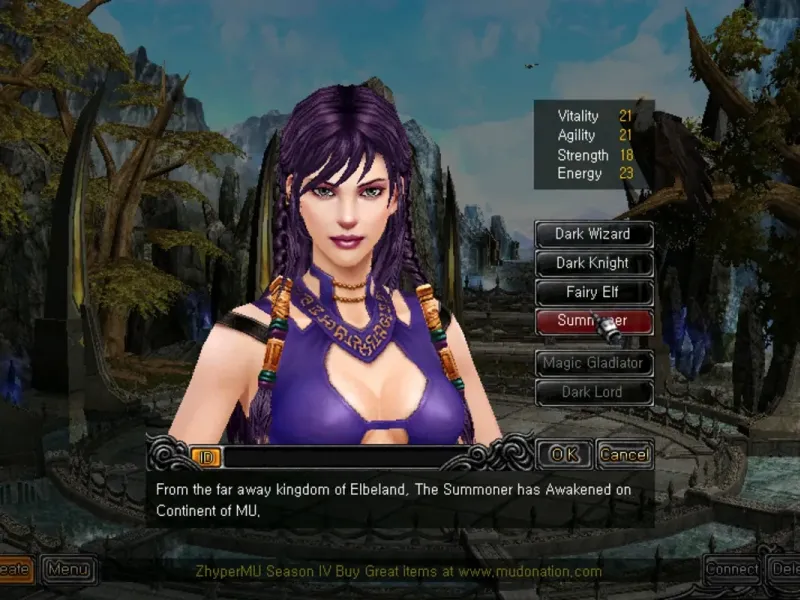Confirm character creation with OK
Viewport: 800px width, 600px height.
(x=565, y=454)
